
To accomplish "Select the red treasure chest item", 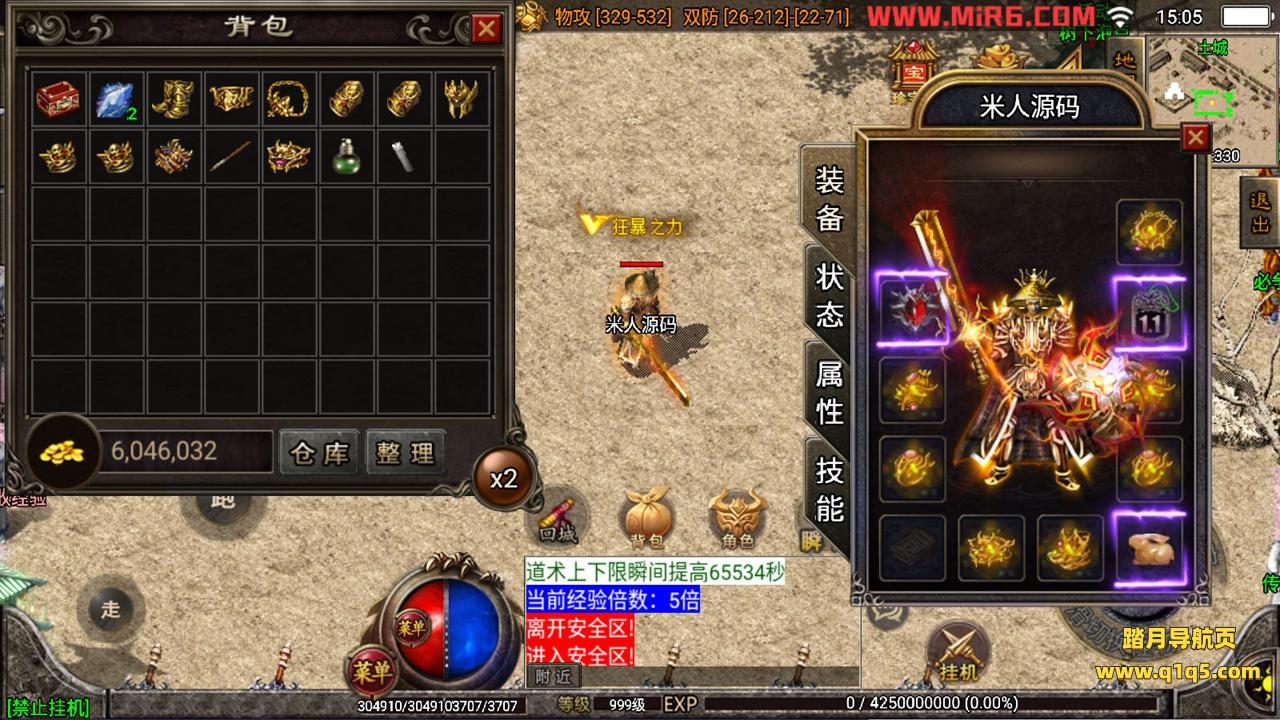I will coord(59,99).
